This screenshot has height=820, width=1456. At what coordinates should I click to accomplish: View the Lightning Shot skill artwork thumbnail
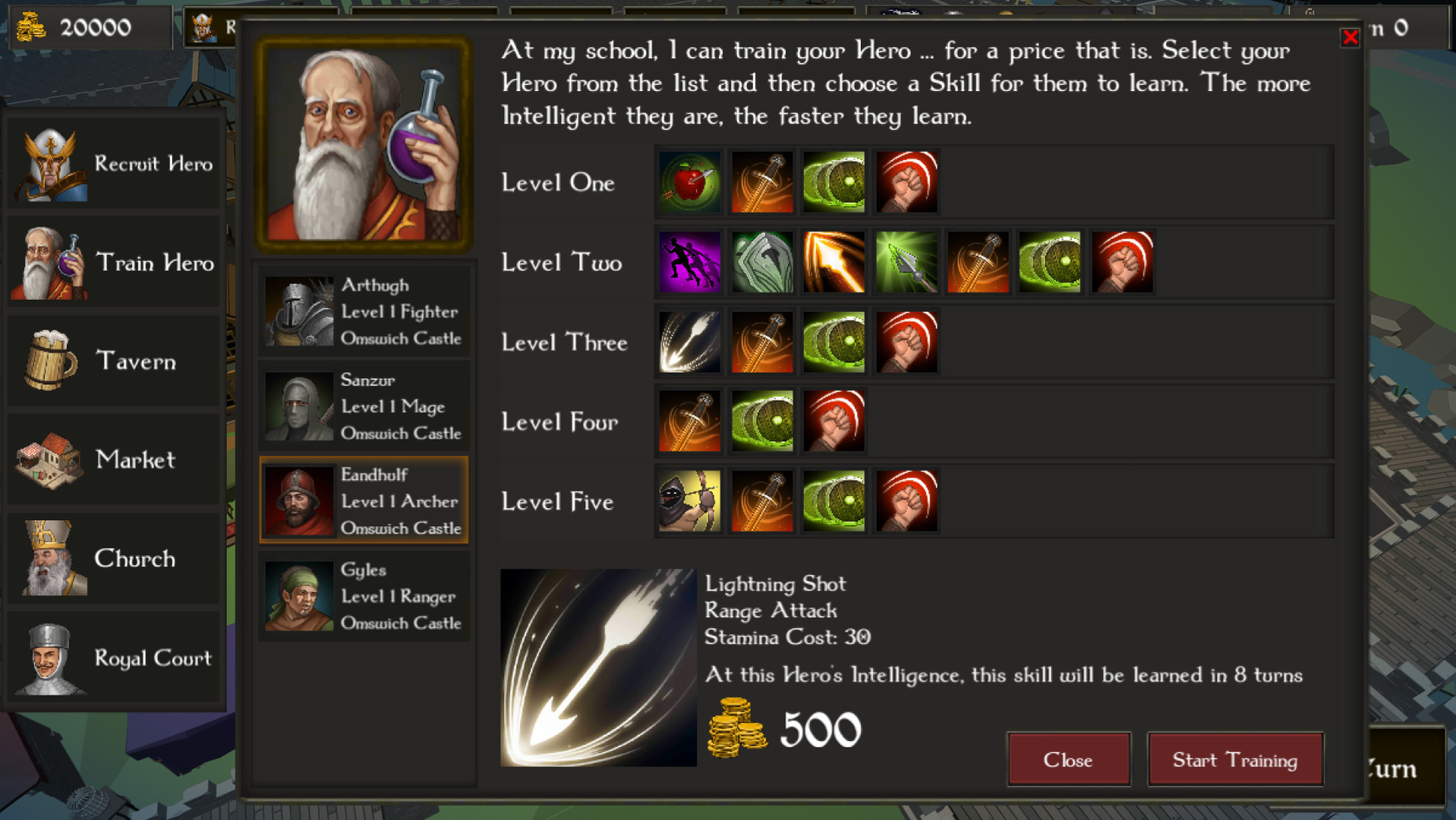pos(597,668)
